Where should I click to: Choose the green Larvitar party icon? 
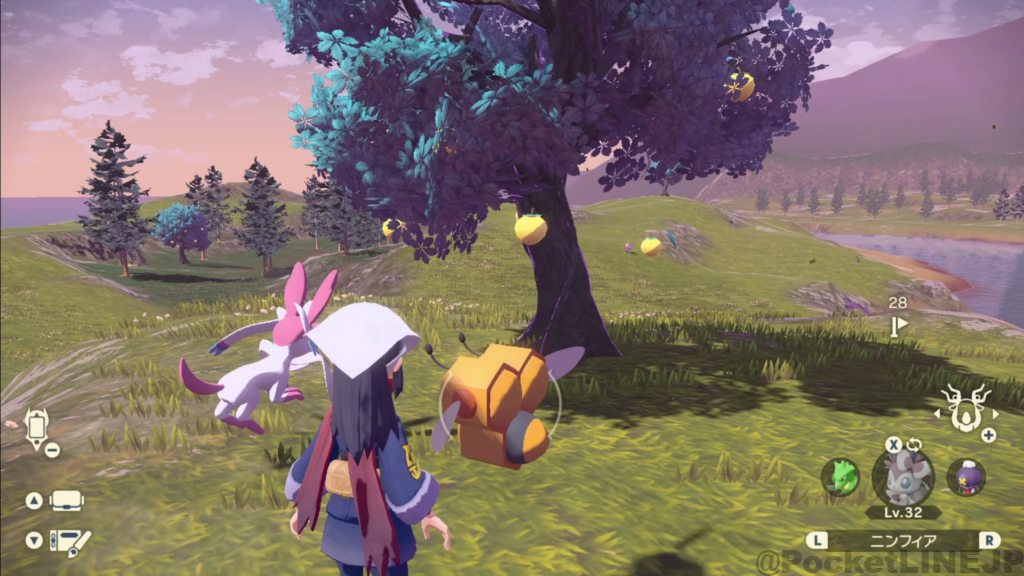[x=840, y=477]
